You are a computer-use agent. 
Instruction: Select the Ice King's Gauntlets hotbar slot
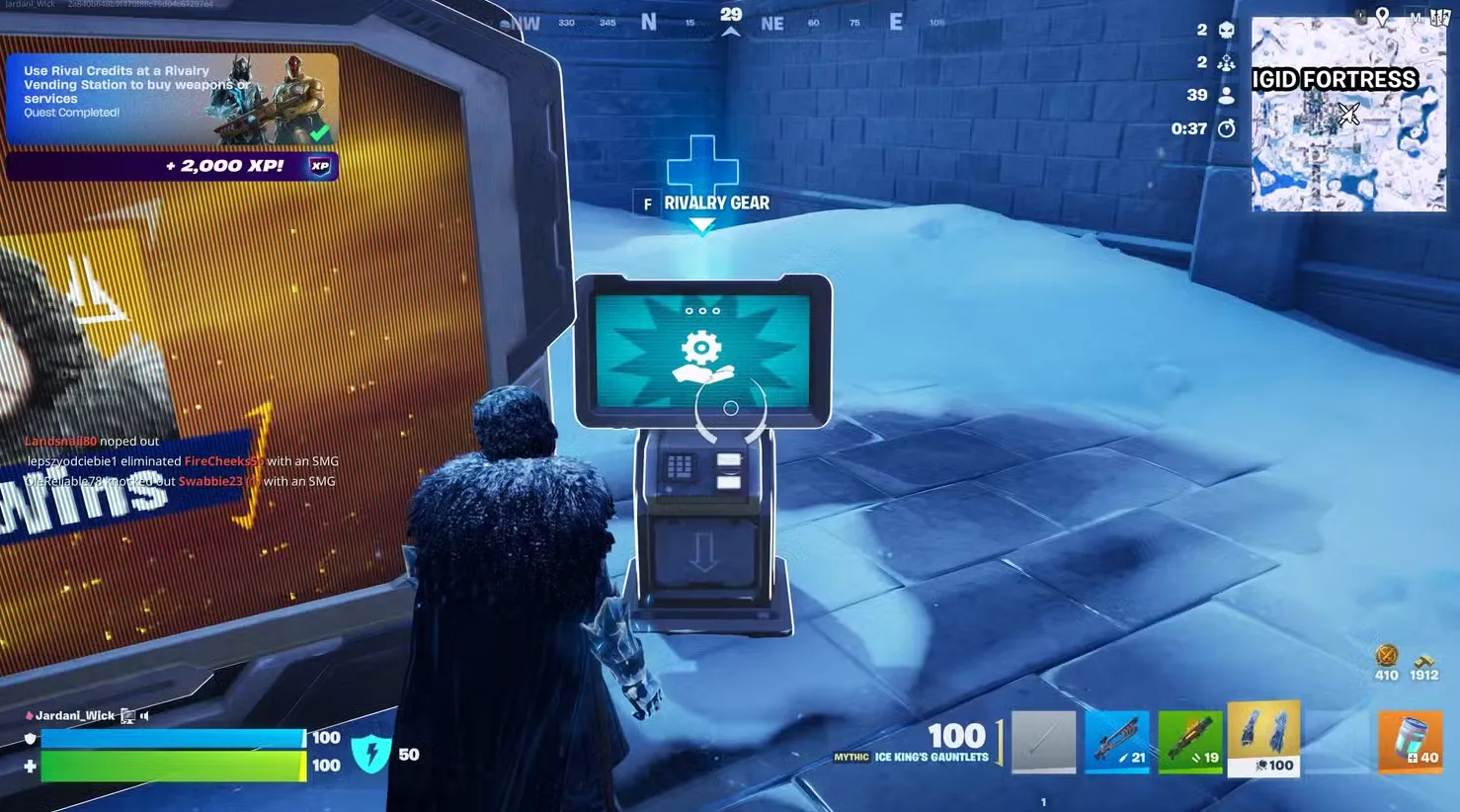click(x=1263, y=739)
